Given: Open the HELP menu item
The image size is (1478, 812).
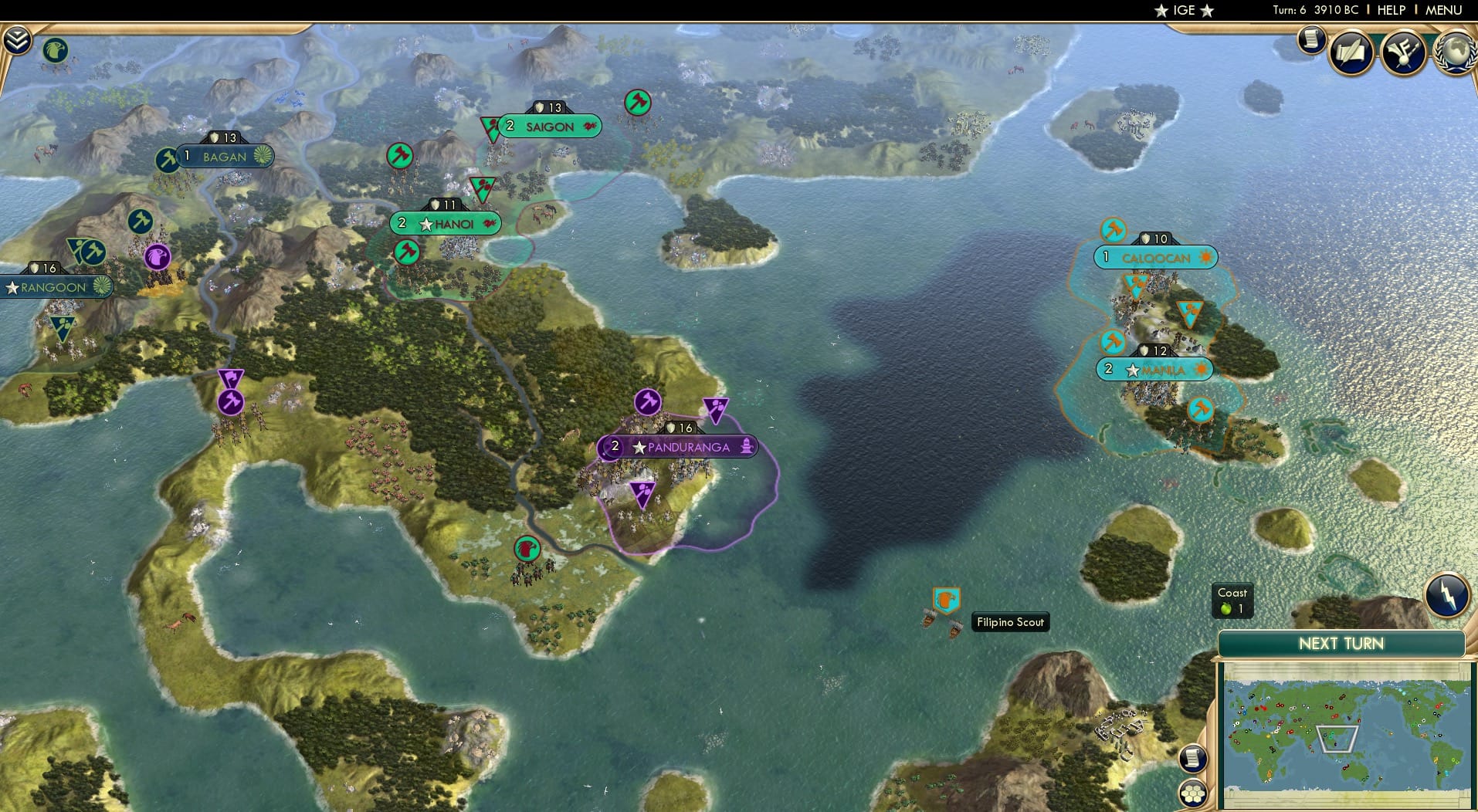Looking at the screenshot, I should (x=1391, y=10).
